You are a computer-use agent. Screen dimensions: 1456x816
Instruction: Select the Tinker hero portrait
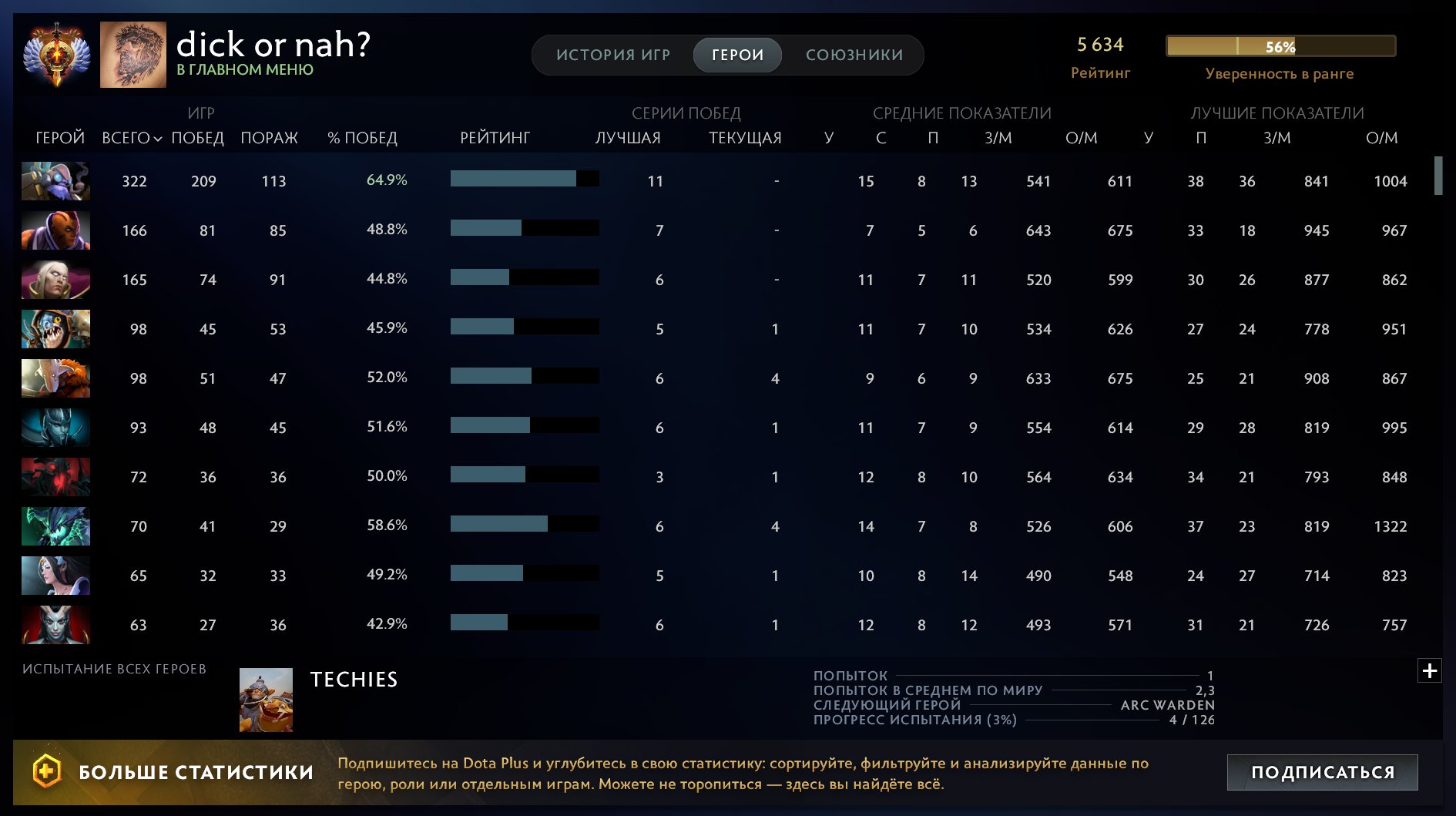pos(55,181)
